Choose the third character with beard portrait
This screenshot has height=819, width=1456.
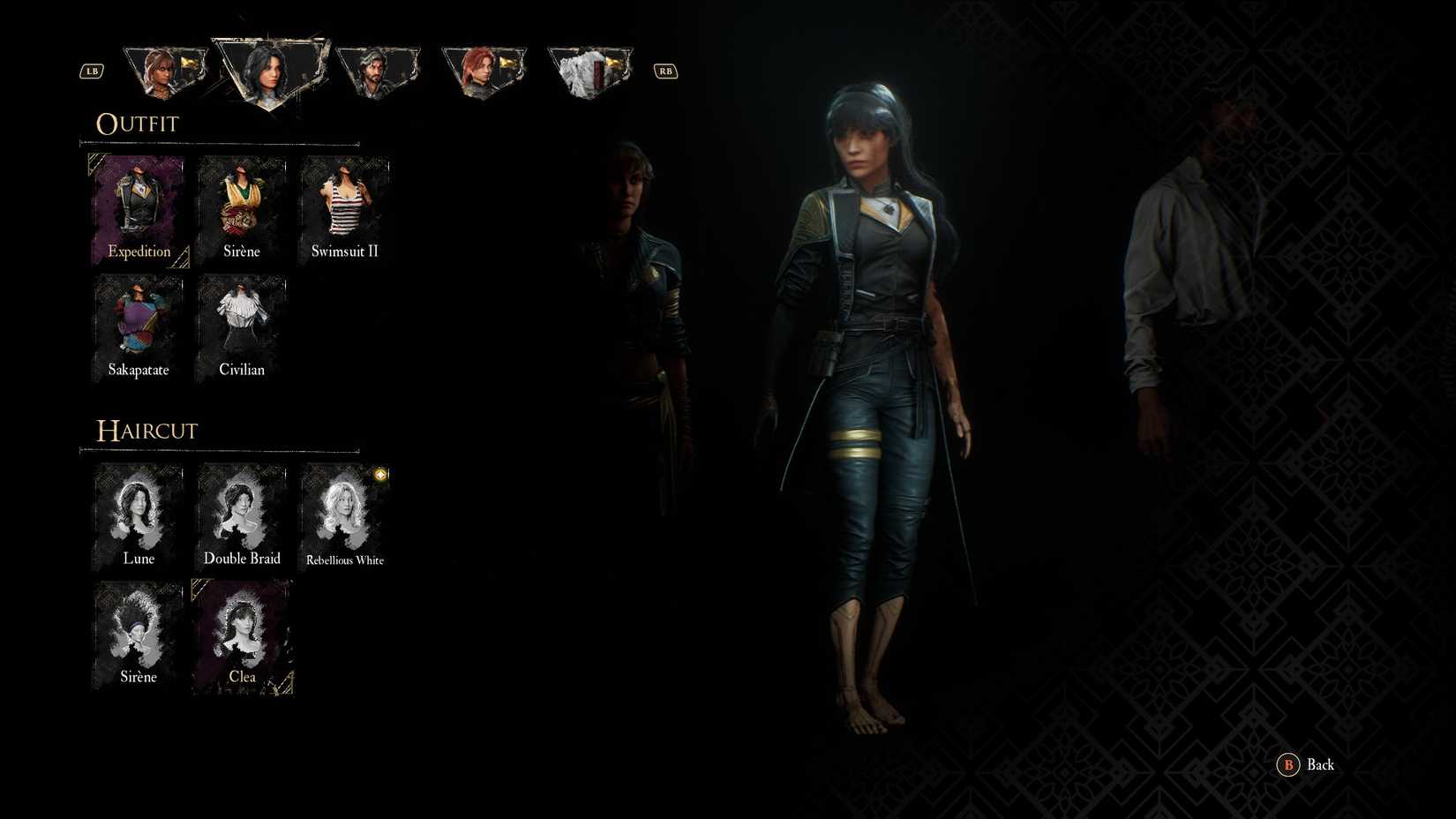pos(378,69)
